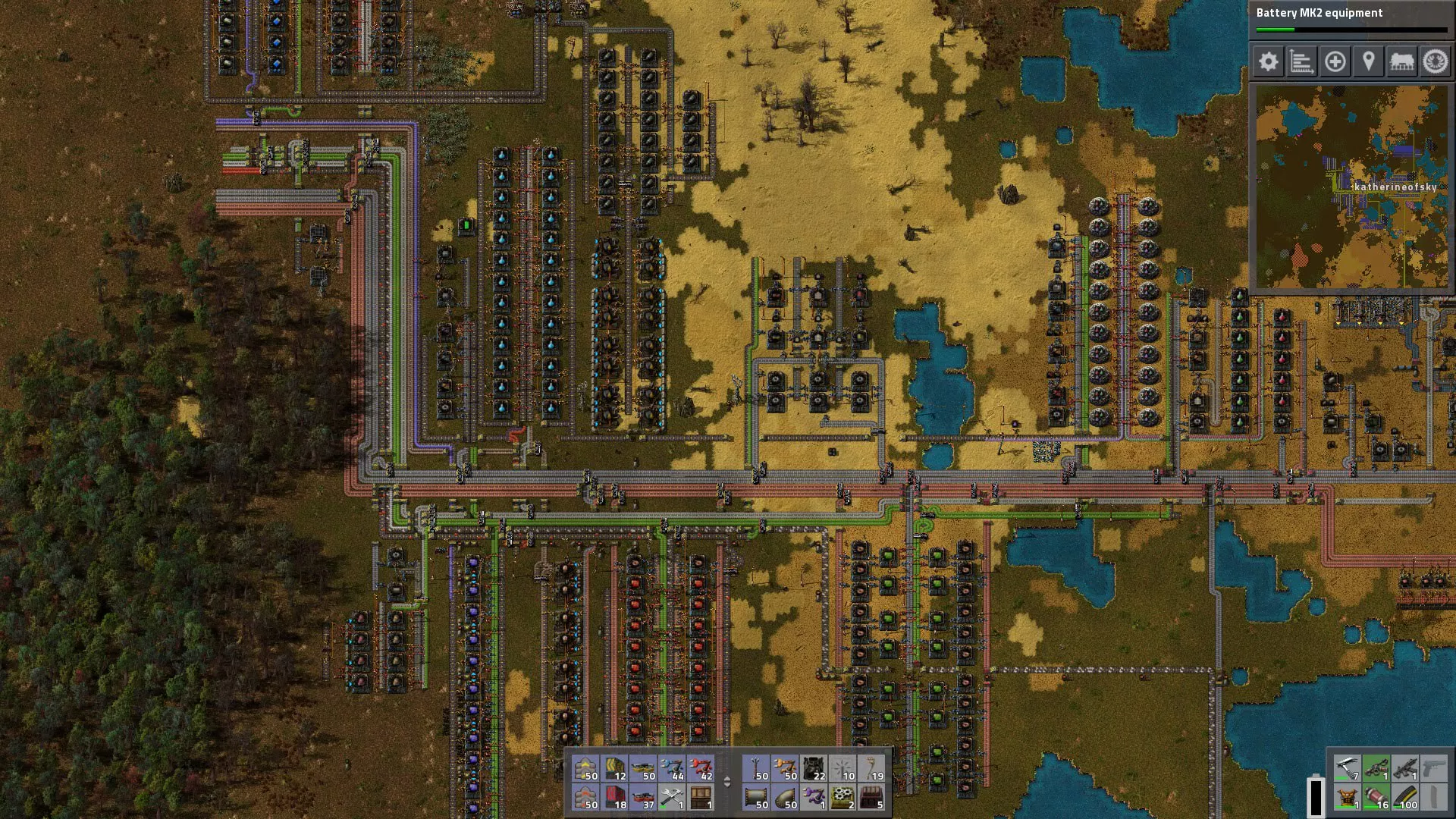Screen dimensions: 1456x819
Task: Pick the straight pipe stack of 50
Action: [757, 798]
